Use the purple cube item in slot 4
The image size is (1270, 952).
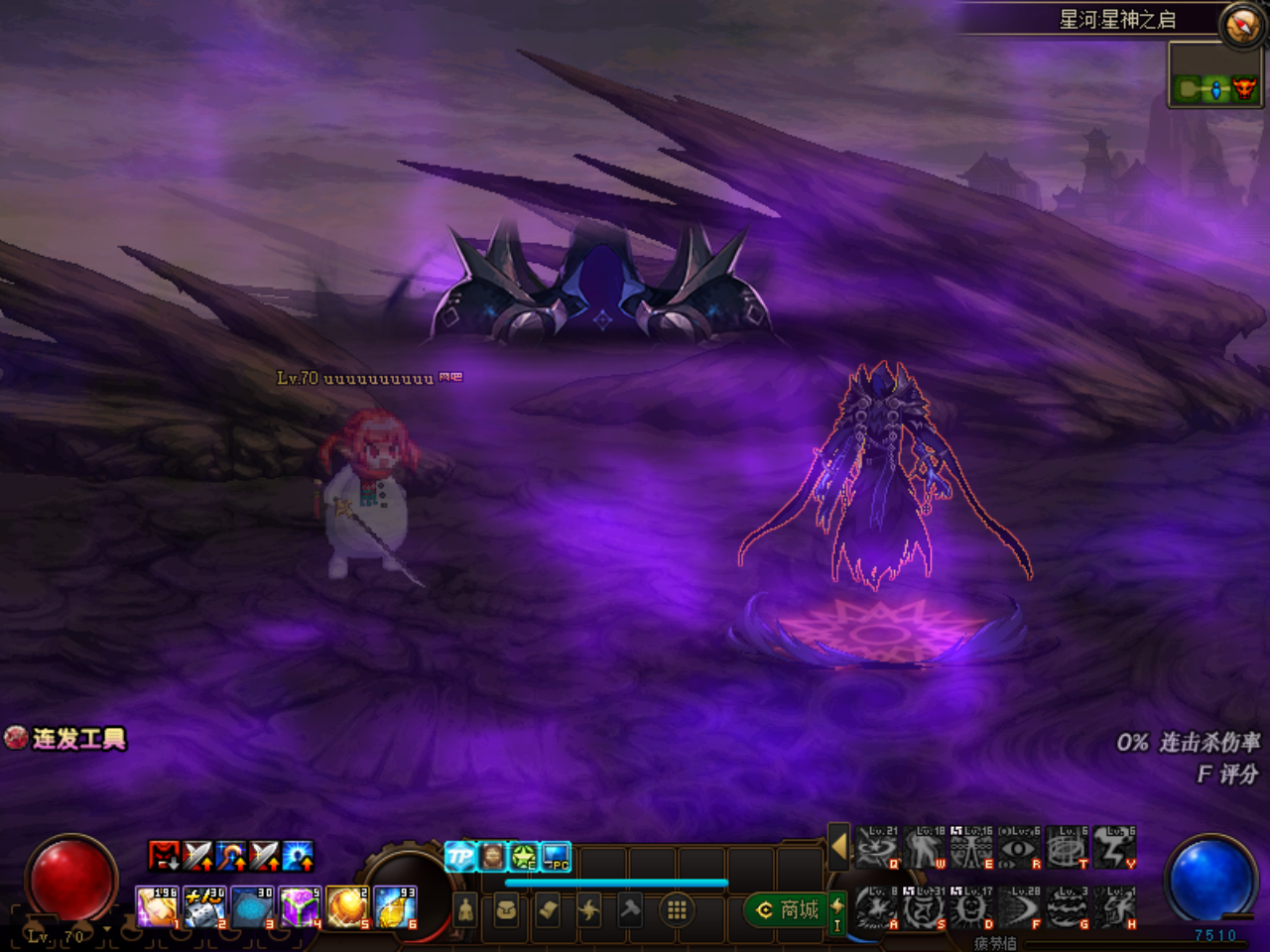[300, 908]
